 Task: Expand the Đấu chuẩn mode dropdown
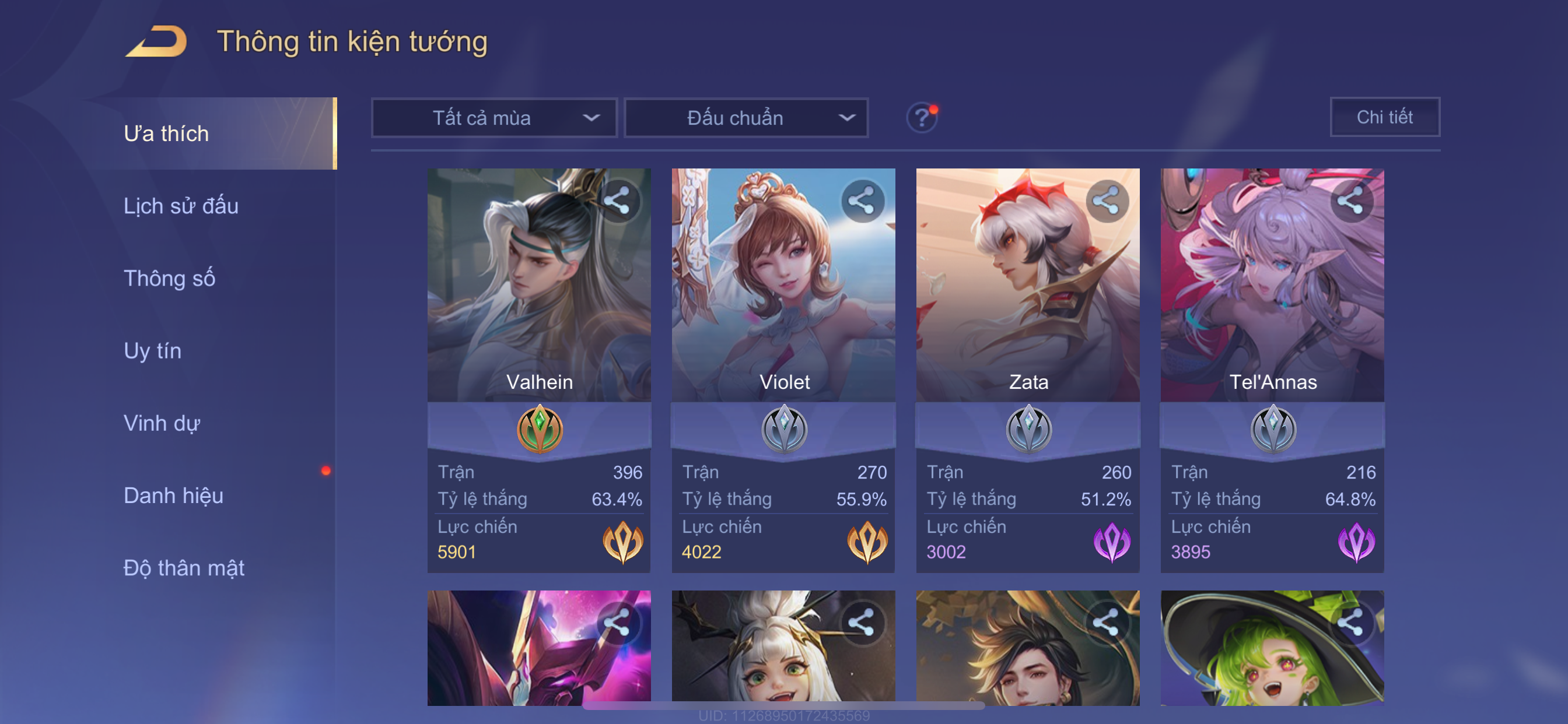tap(746, 118)
